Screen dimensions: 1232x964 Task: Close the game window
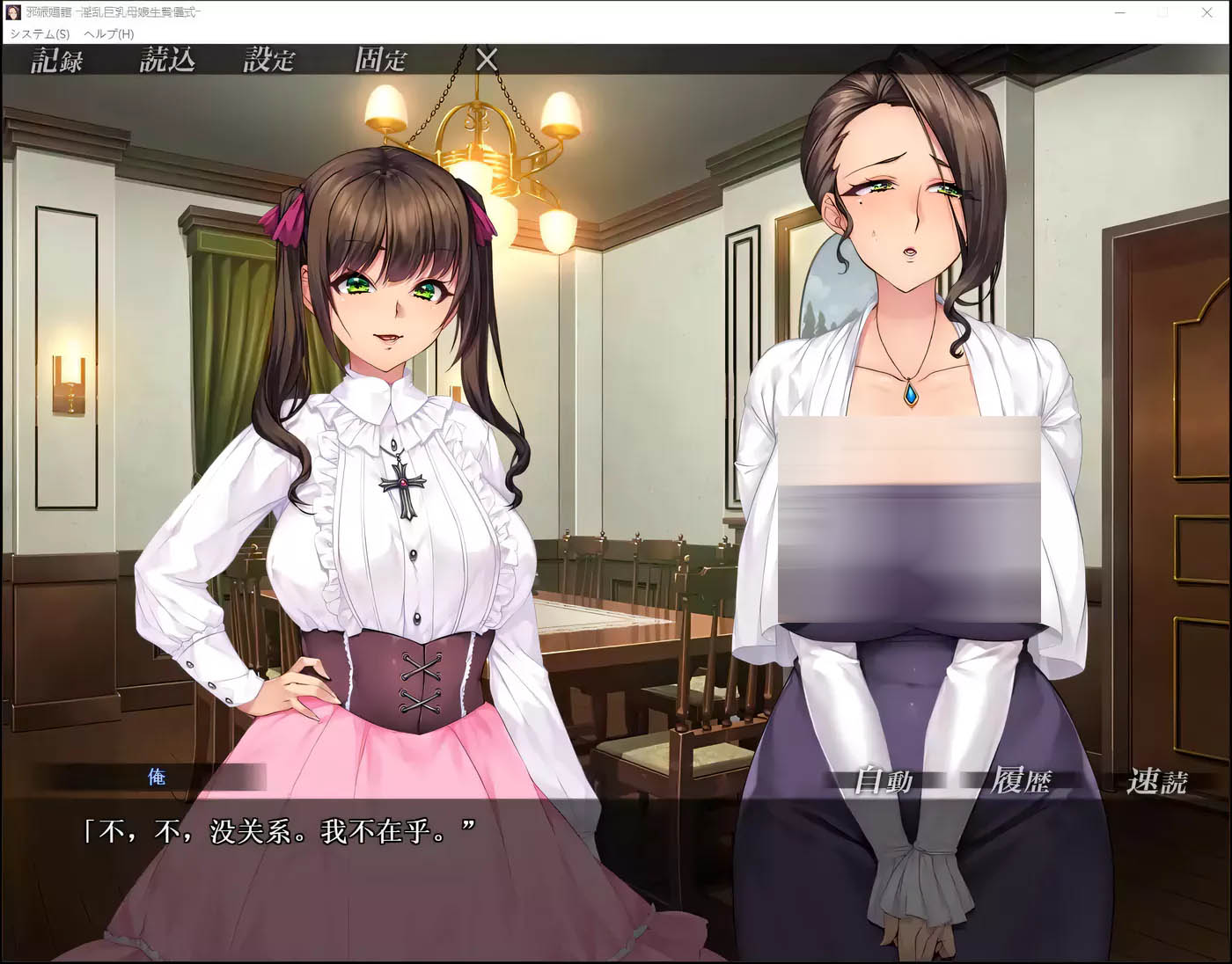1206,12
